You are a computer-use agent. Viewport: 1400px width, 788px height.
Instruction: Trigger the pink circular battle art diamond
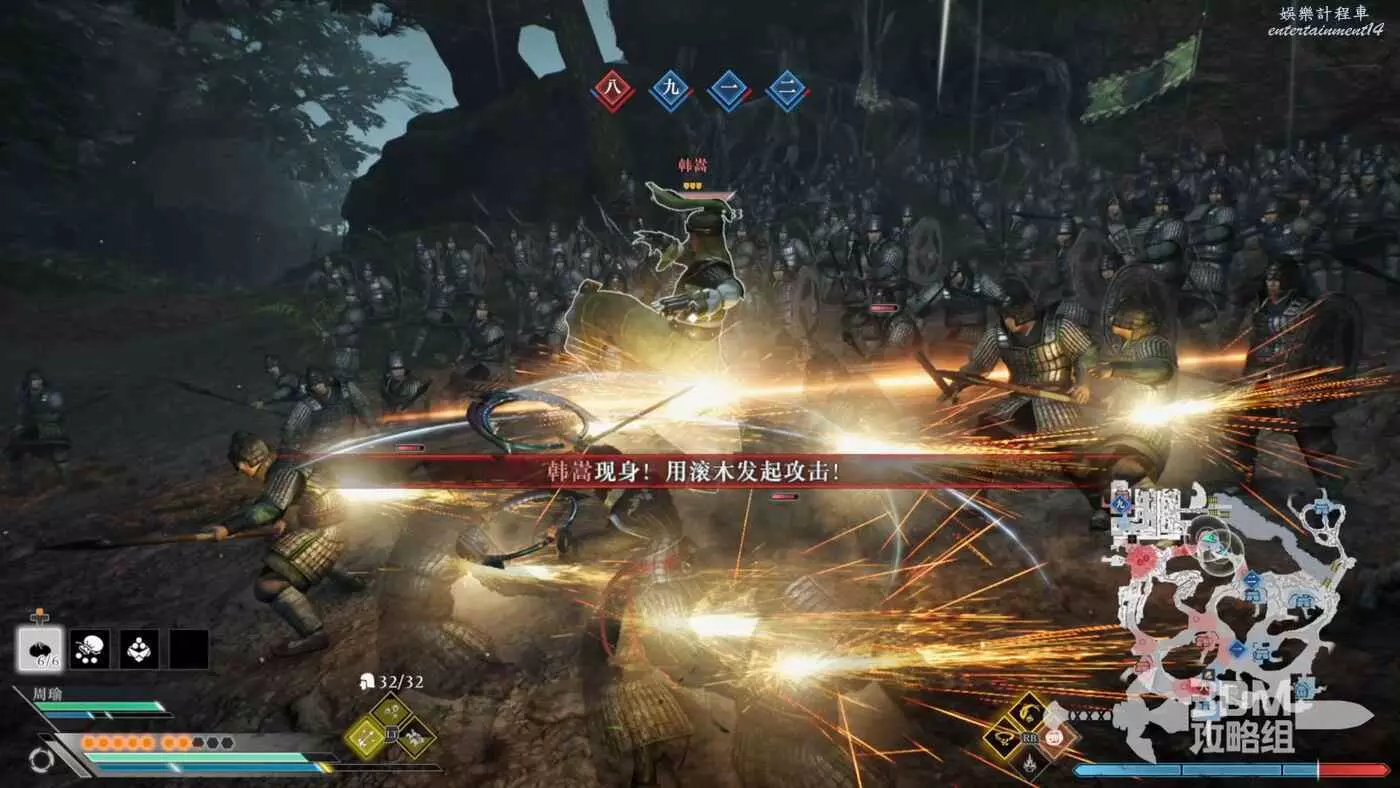pos(1055,738)
